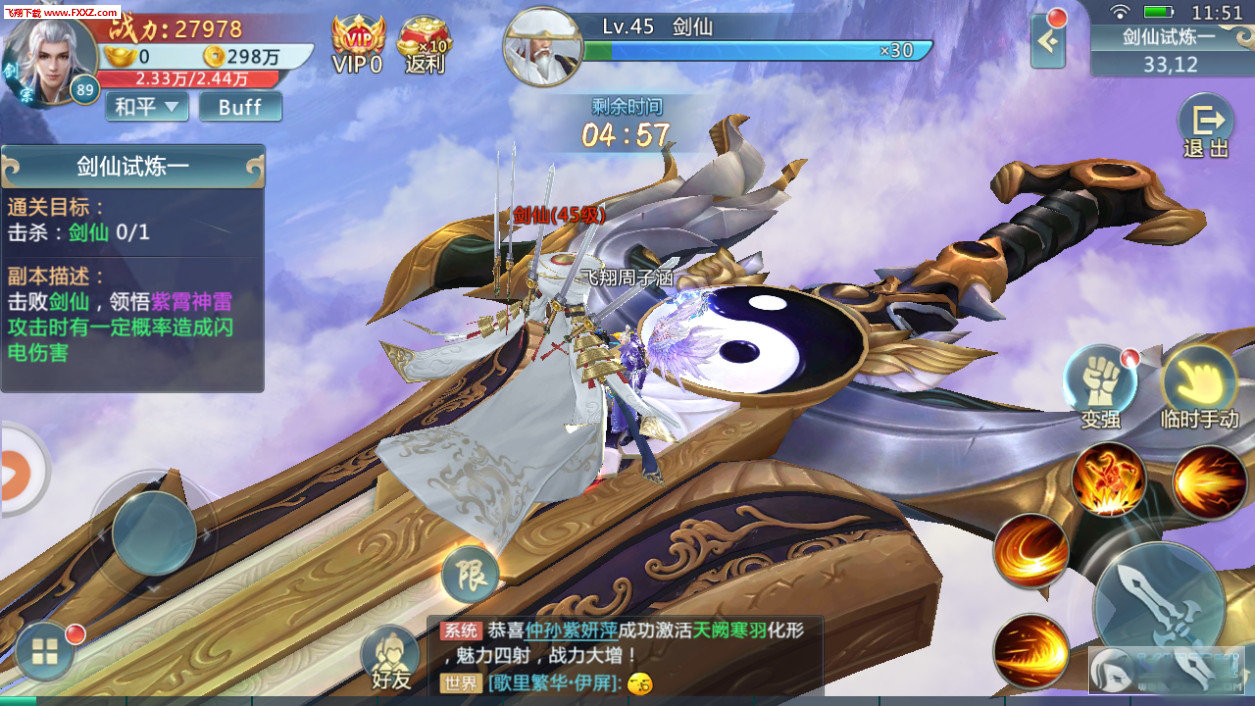Exit the dungeon with 退出 button
The image size is (1255, 706).
tap(1205, 127)
